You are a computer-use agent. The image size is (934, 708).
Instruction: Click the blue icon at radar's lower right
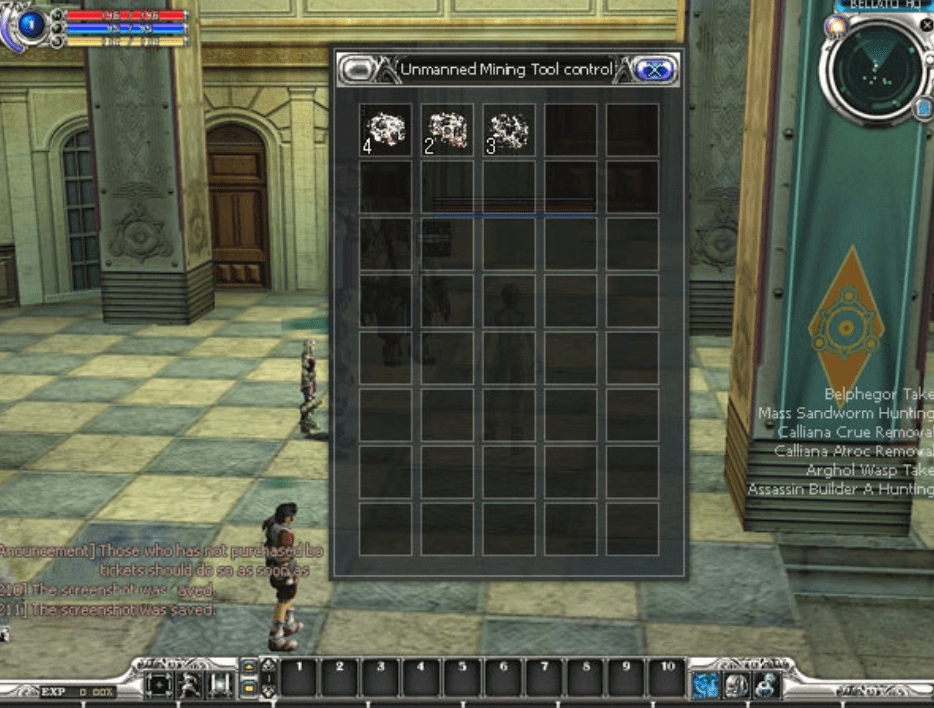pyautogui.click(x=922, y=107)
